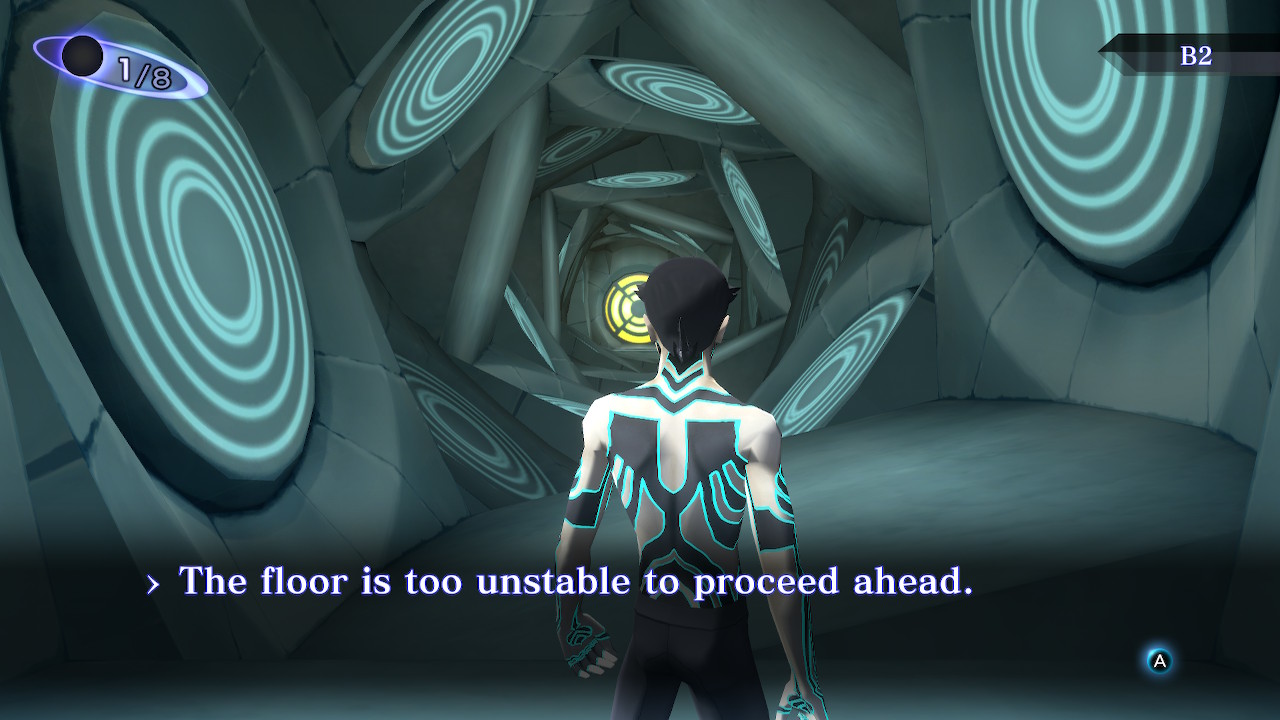Screen dimensions: 1280x720
Task: Click the HUD banner in the top-right
Action: pos(1190,55)
